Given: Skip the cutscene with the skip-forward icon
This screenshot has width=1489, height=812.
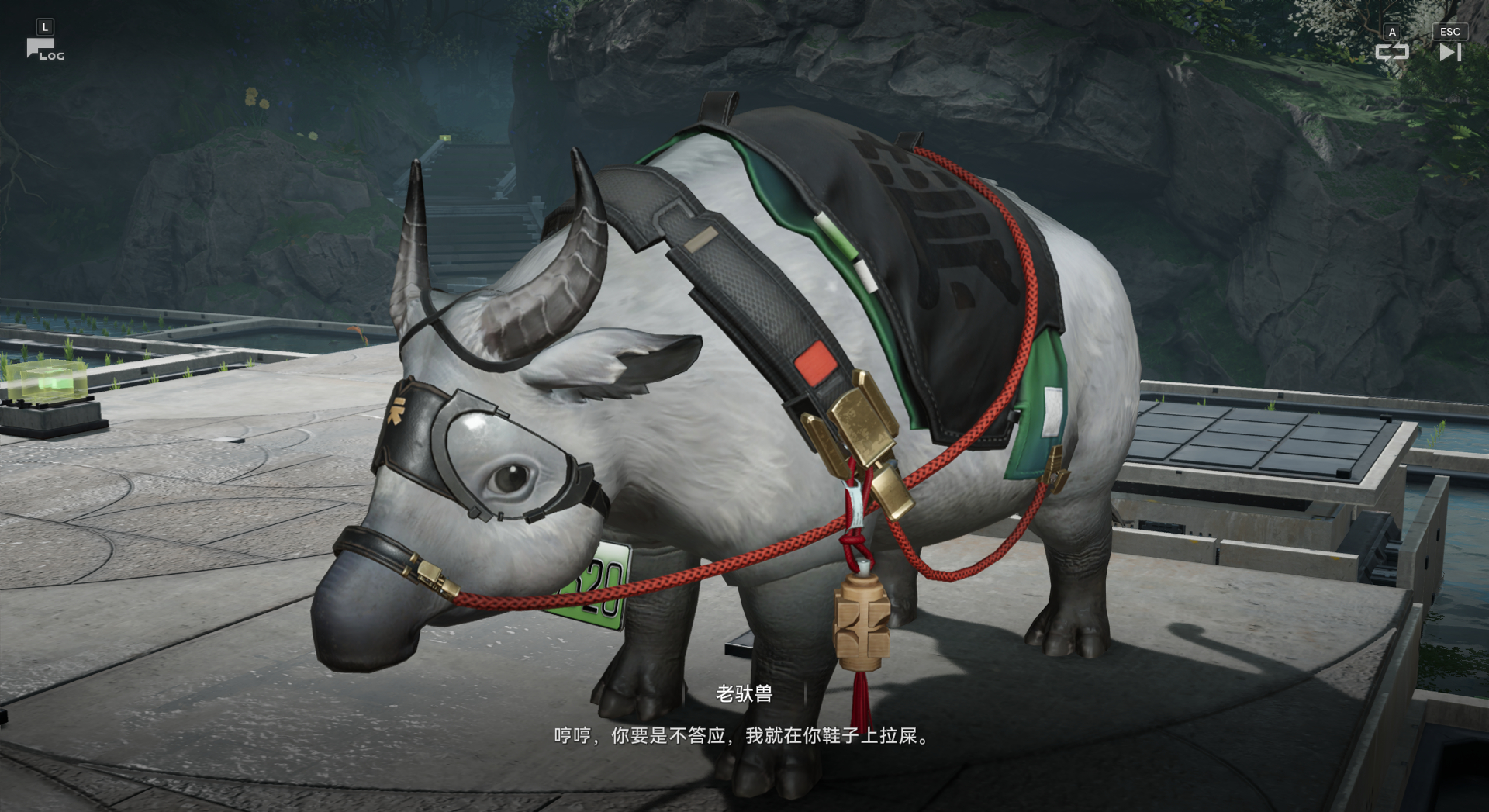Looking at the screenshot, I should (1449, 52).
